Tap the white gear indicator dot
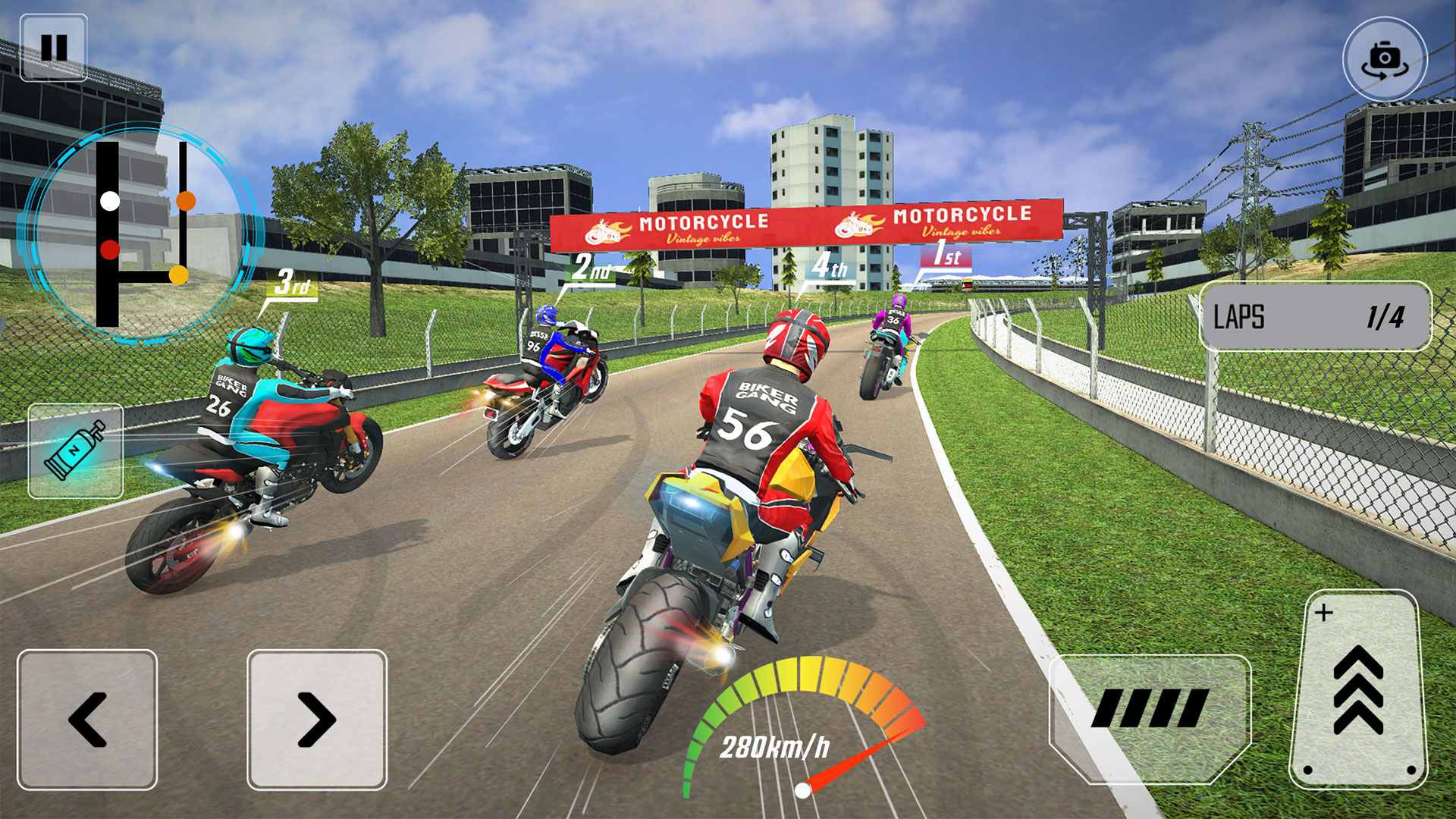 click(x=110, y=202)
